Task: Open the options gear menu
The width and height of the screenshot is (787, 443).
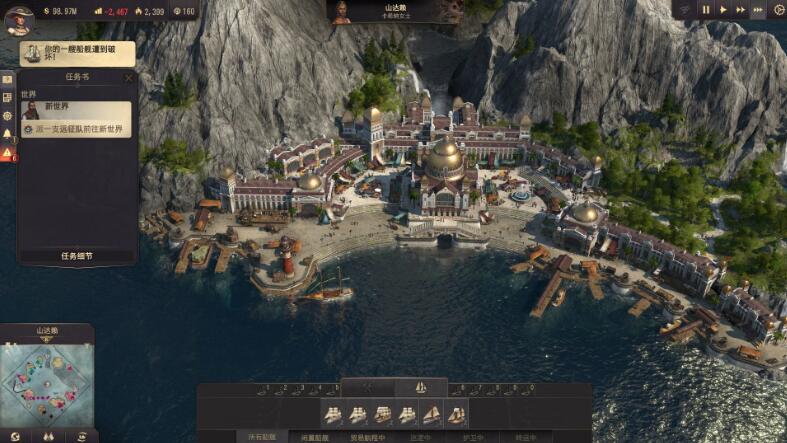Action: point(779,9)
